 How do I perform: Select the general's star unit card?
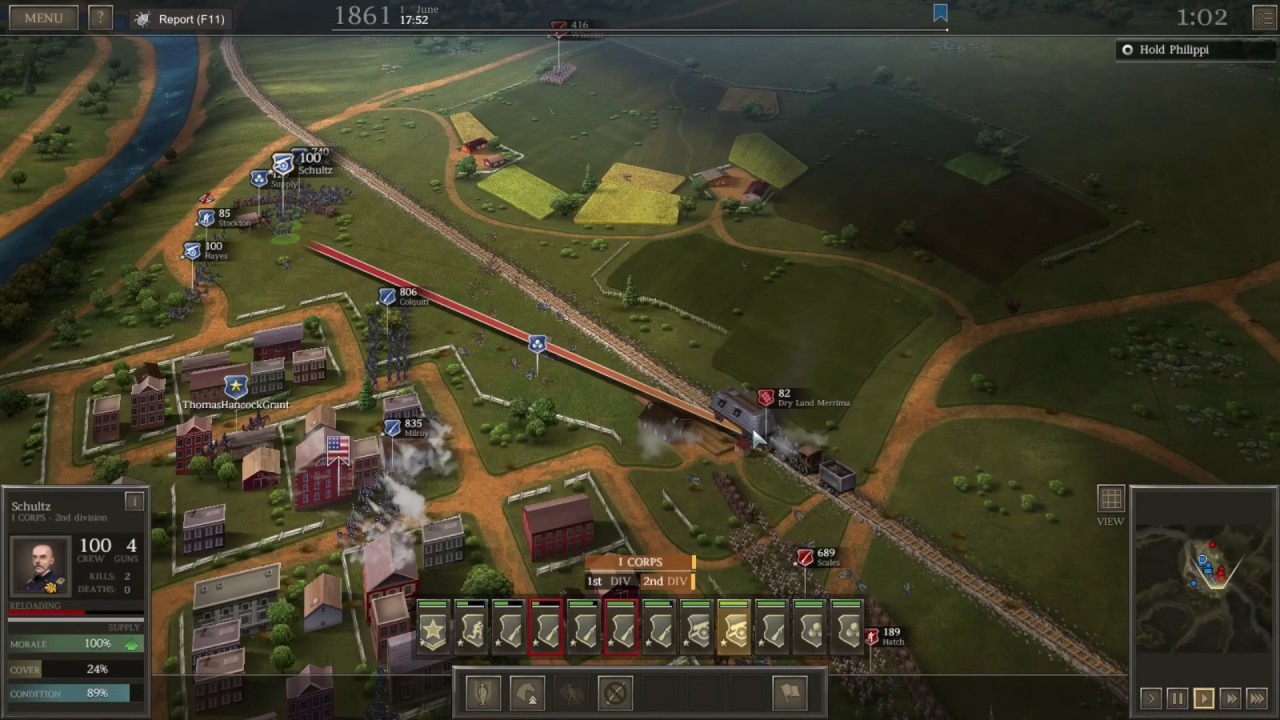[433, 630]
